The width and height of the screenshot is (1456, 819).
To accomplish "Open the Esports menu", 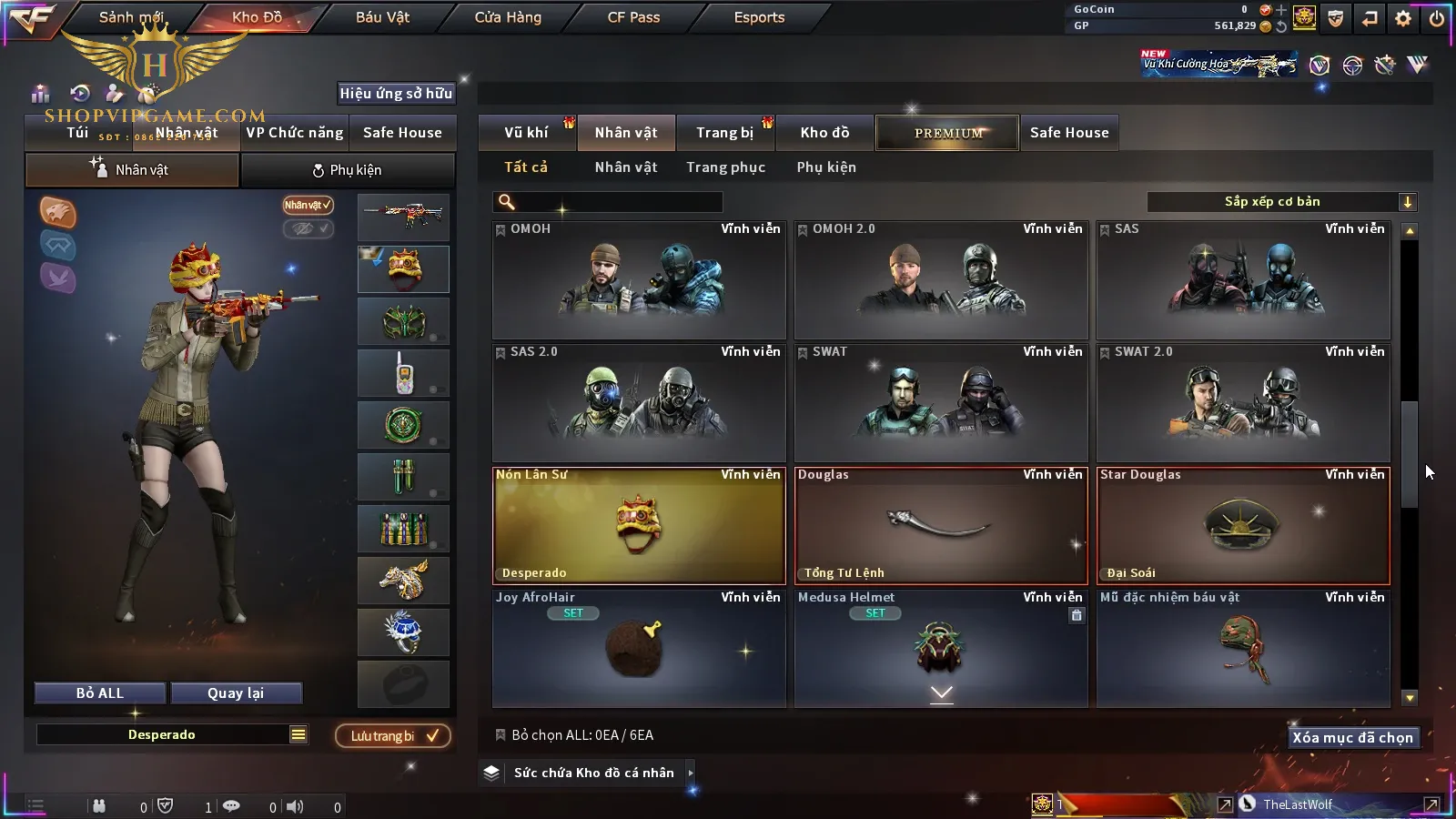I will 759,17.
